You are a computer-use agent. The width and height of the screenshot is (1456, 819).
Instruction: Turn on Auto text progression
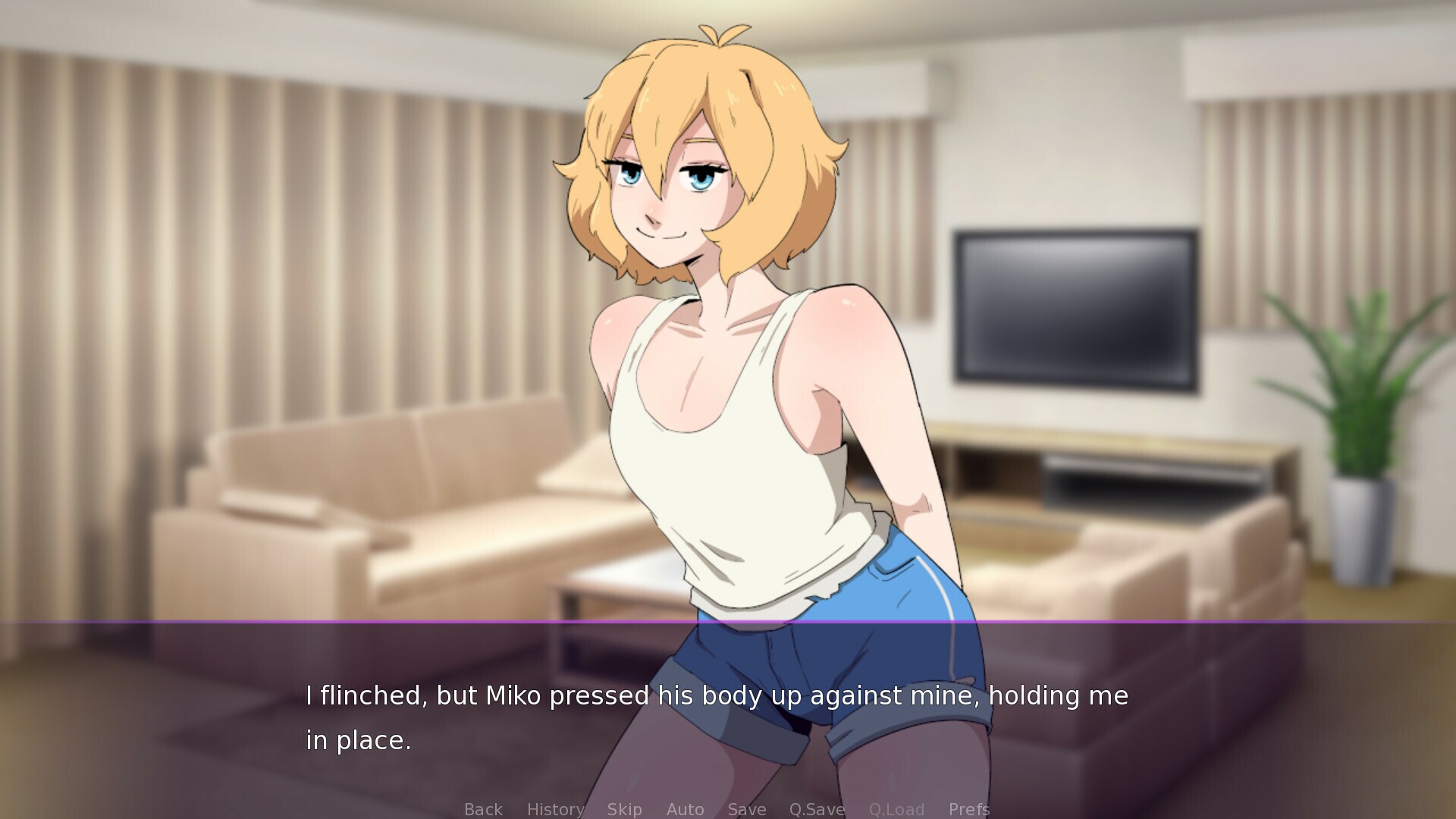click(x=685, y=809)
